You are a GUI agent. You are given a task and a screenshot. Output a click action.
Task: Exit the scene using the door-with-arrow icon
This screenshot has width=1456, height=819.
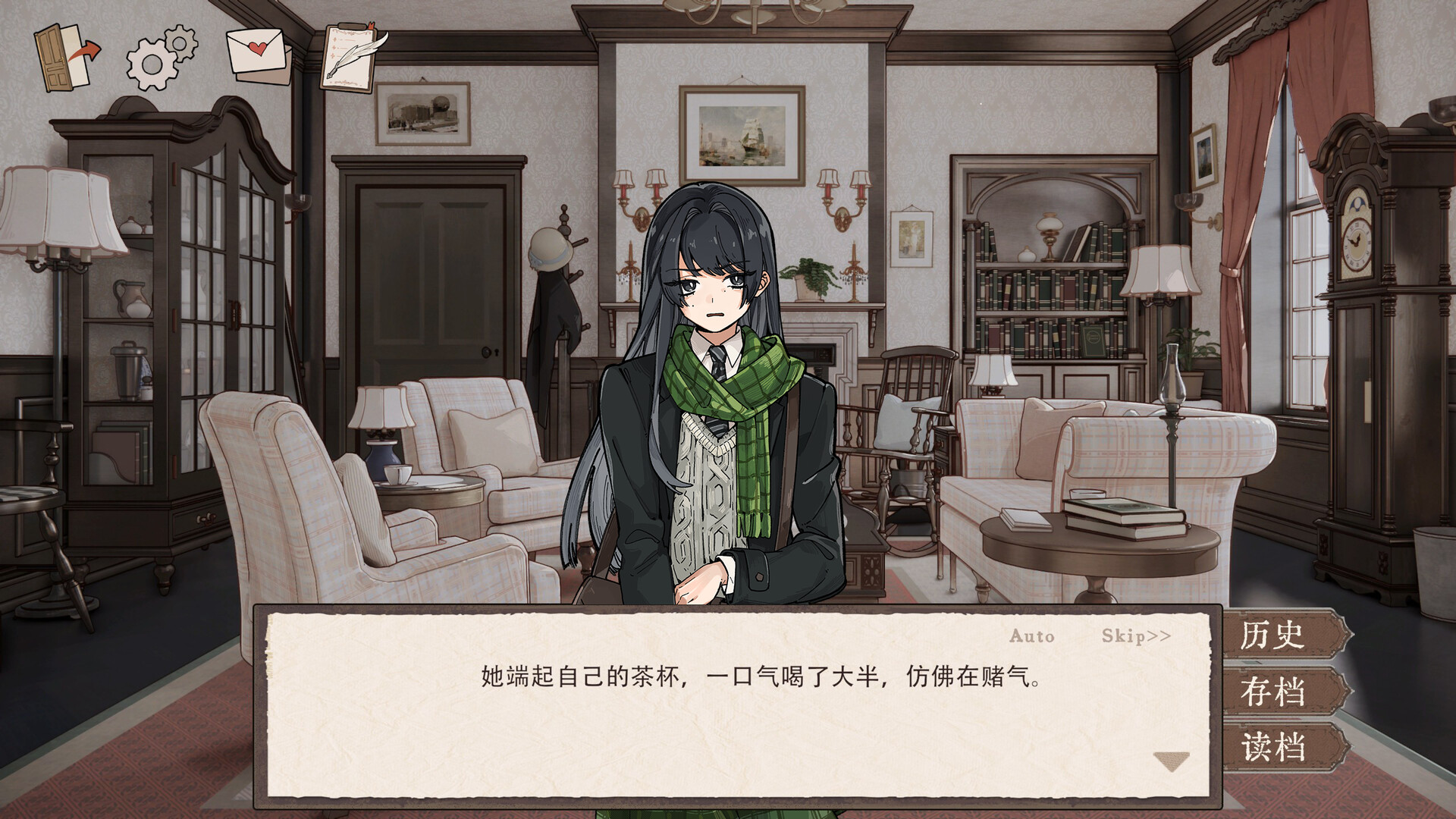click(64, 57)
